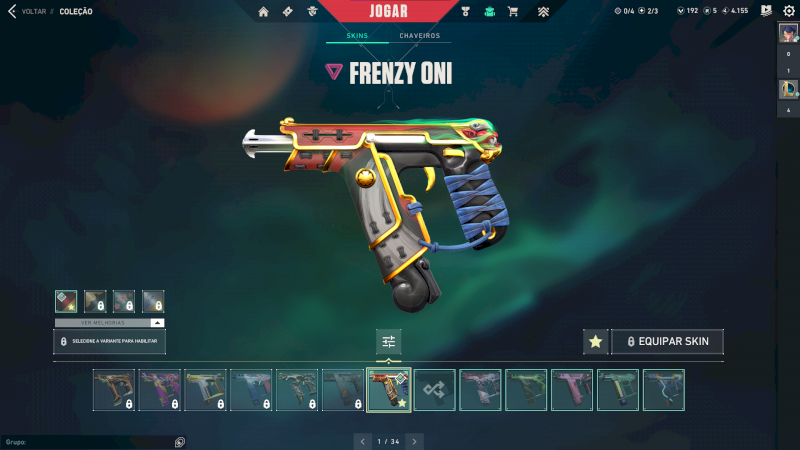Mark the skin as favorite with the star

596,342
